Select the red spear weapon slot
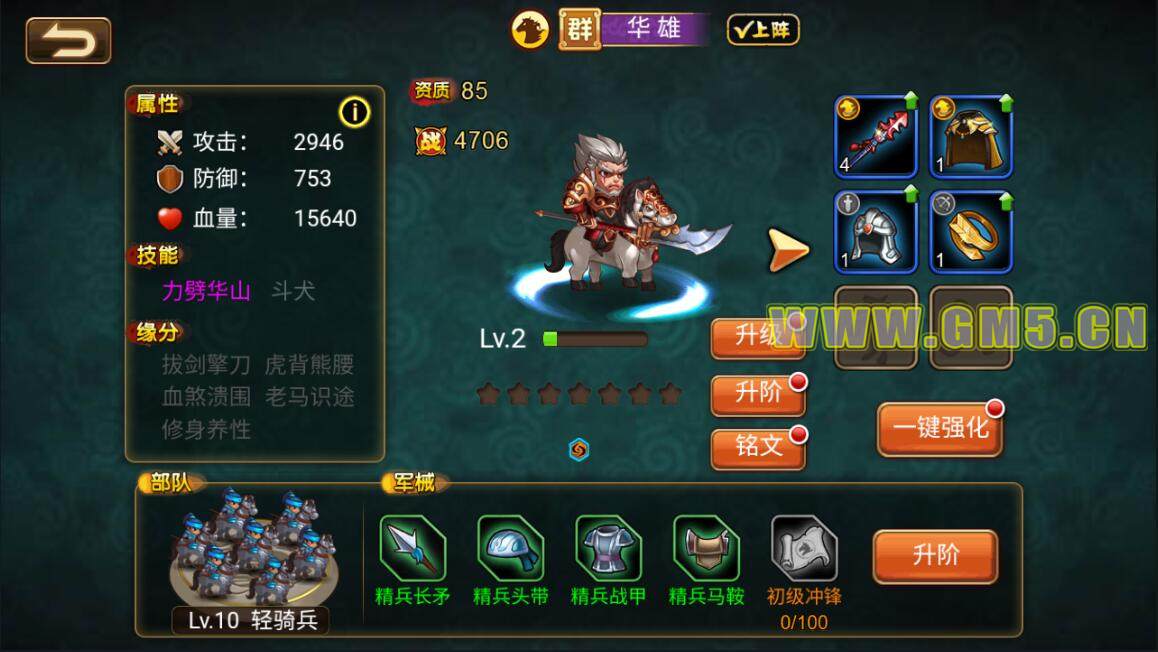The width and height of the screenshot is (1158, 652). coord(876,136)
